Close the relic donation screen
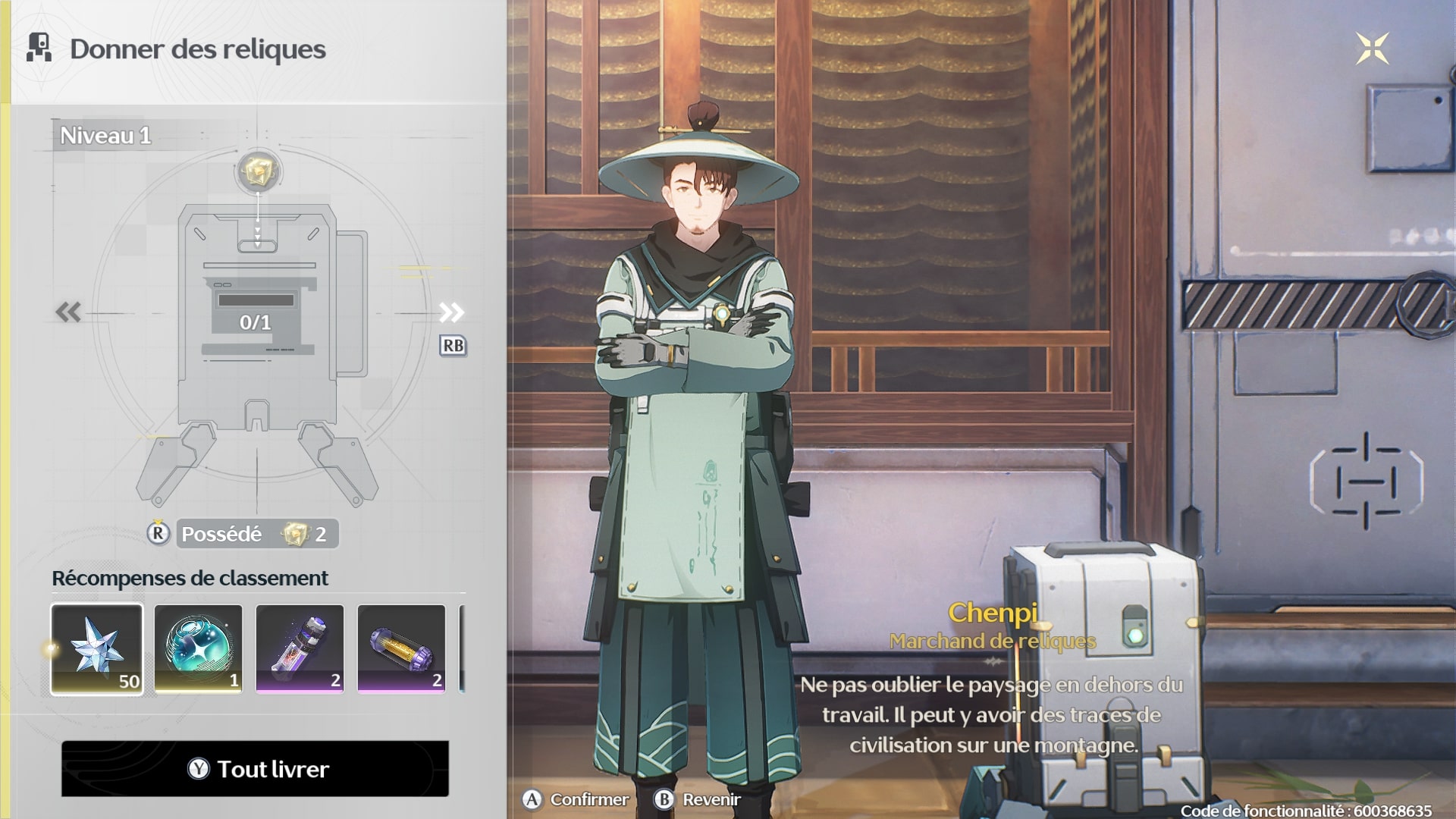The width and height of the screenshot is (1456, 819). pos(1372,49)
